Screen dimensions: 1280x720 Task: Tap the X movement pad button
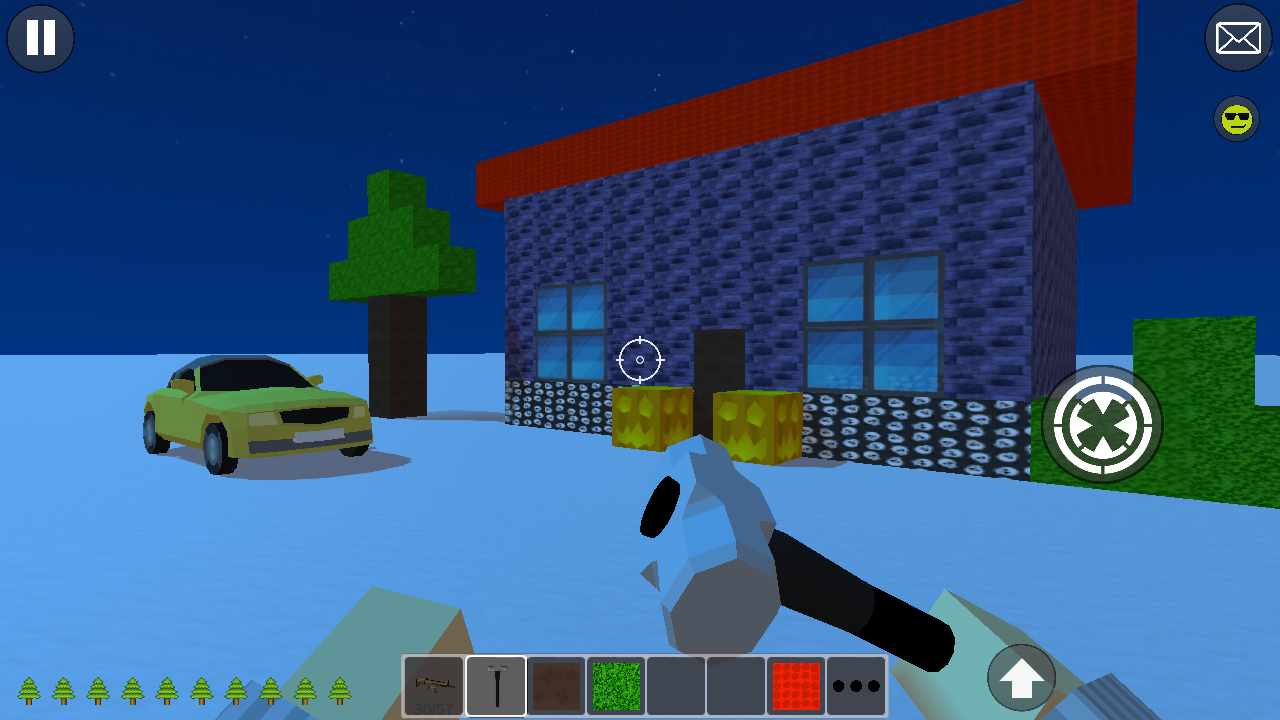click(1103, 424)
